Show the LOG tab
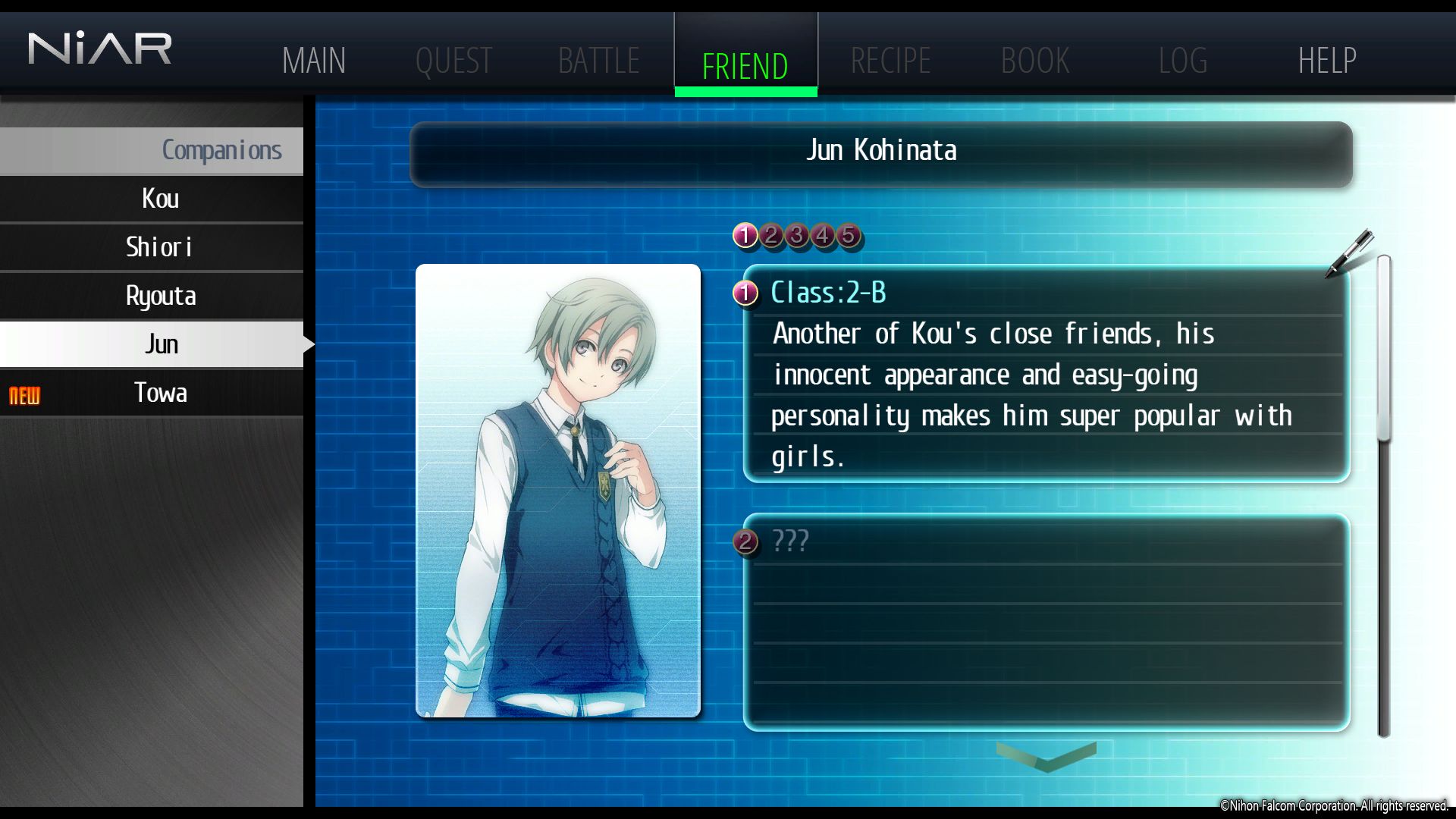The width and height of the screenshot is (1456, 819). [x=1182, y=61]
